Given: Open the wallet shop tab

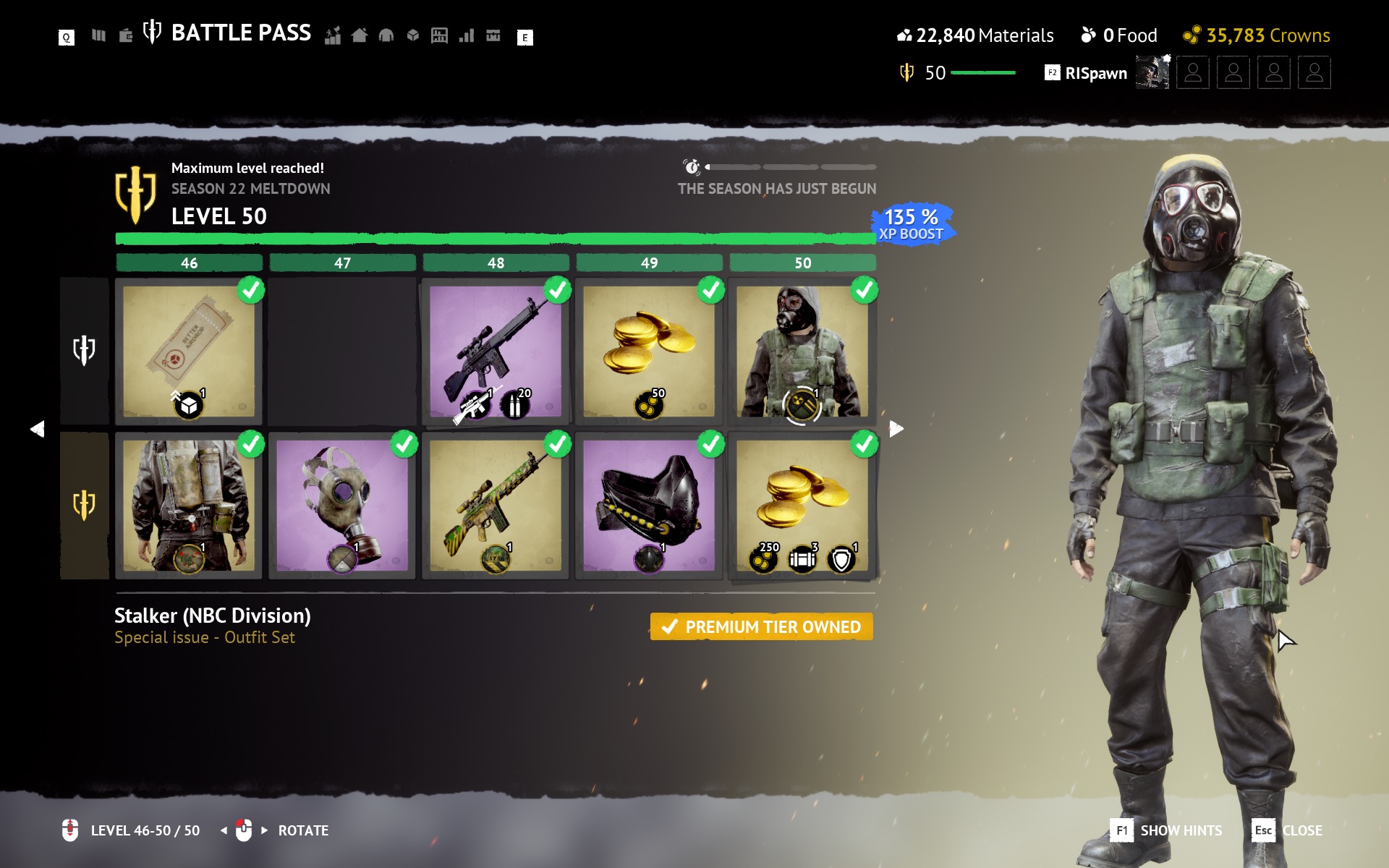Looking at the screenshot, I should 126,35.
